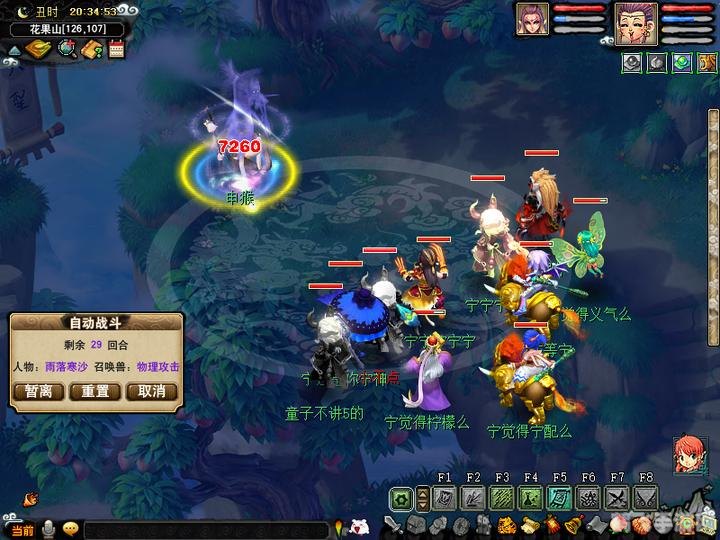
Task: Click the green gear button beside hotbar
Action: click(x=403, y=498)
